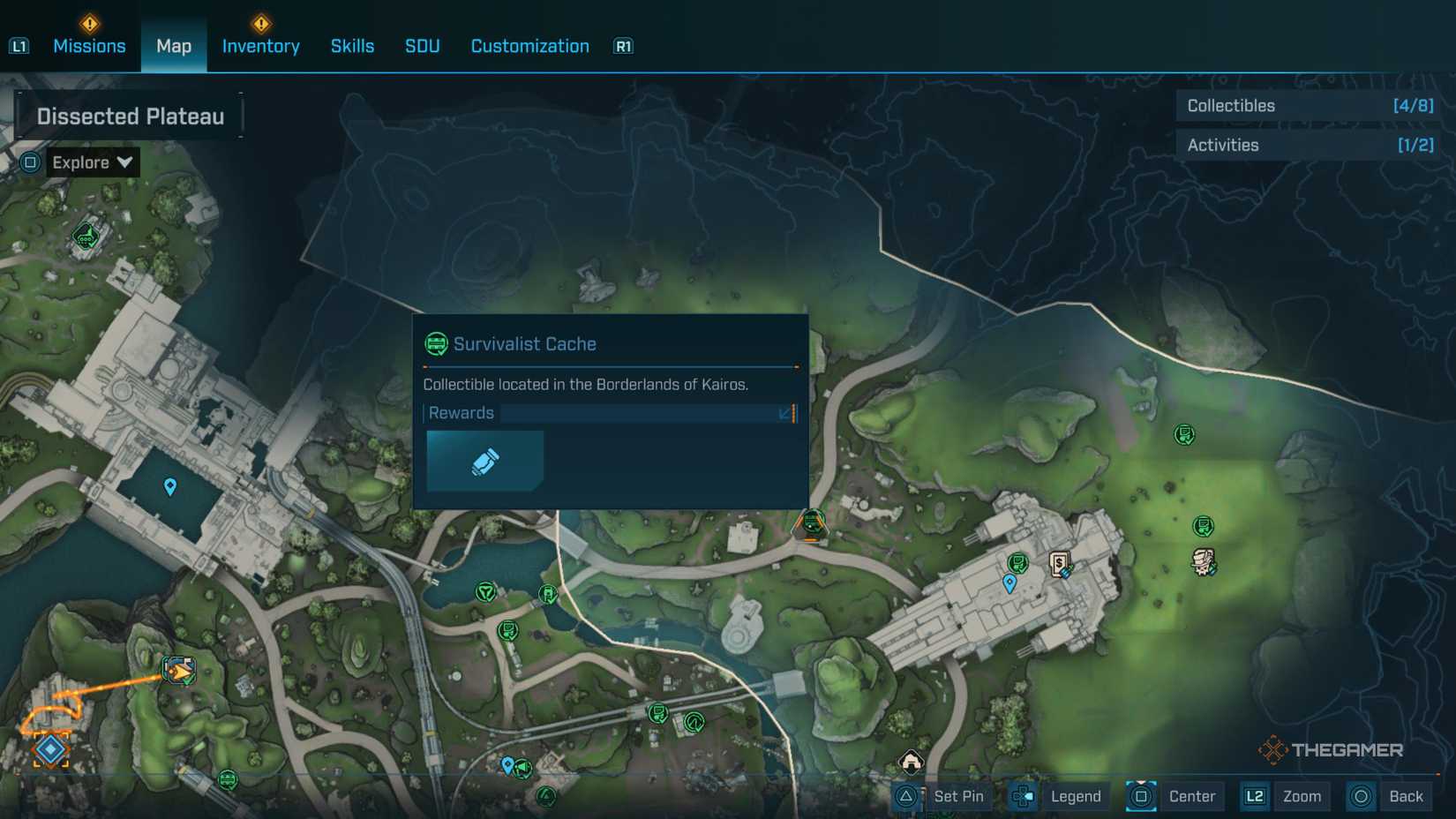Go to the SDU tab

[x=422, y=46]
